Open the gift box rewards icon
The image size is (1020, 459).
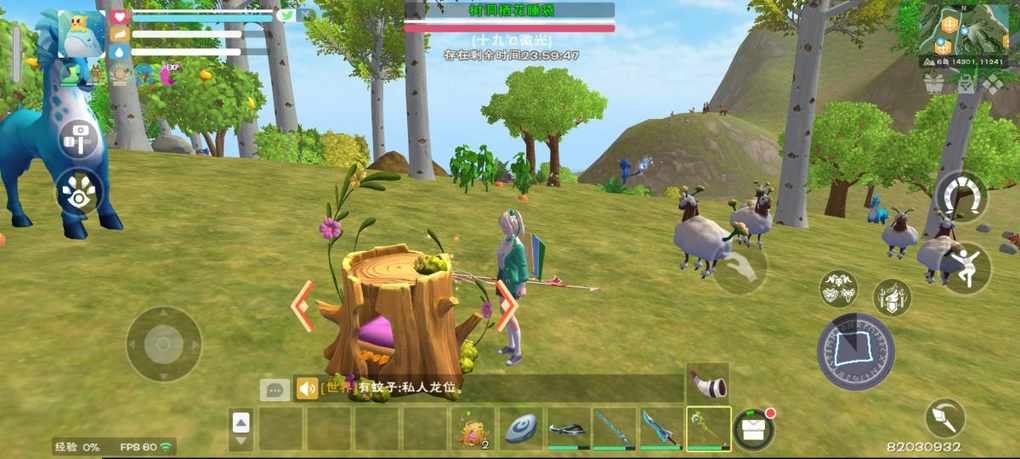pos(934,84)
